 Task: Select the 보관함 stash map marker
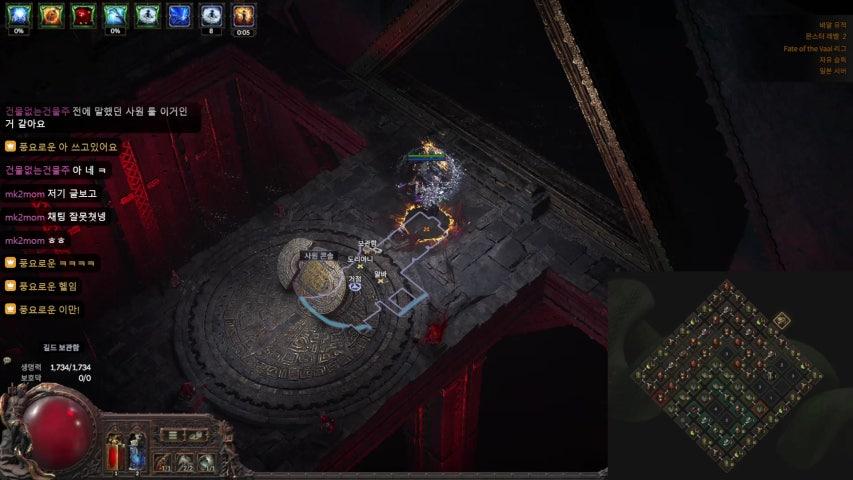367,246
